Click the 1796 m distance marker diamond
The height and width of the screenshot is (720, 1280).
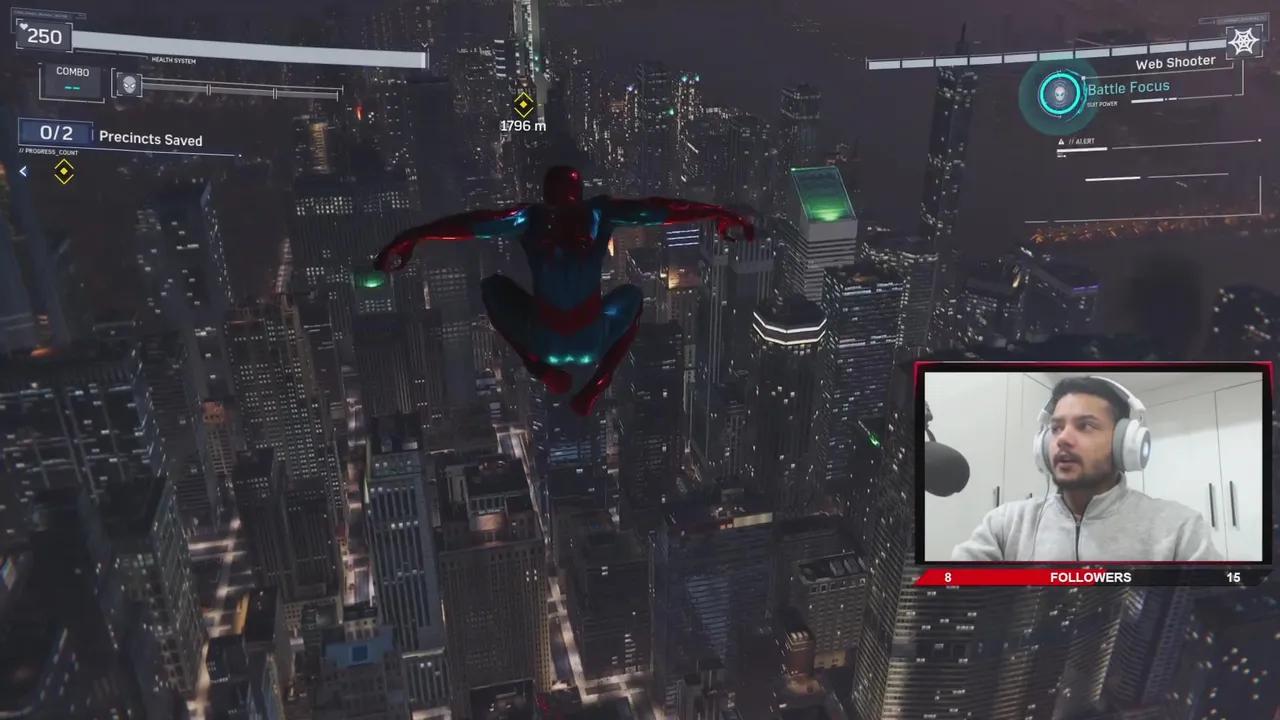tap(522, 105)
